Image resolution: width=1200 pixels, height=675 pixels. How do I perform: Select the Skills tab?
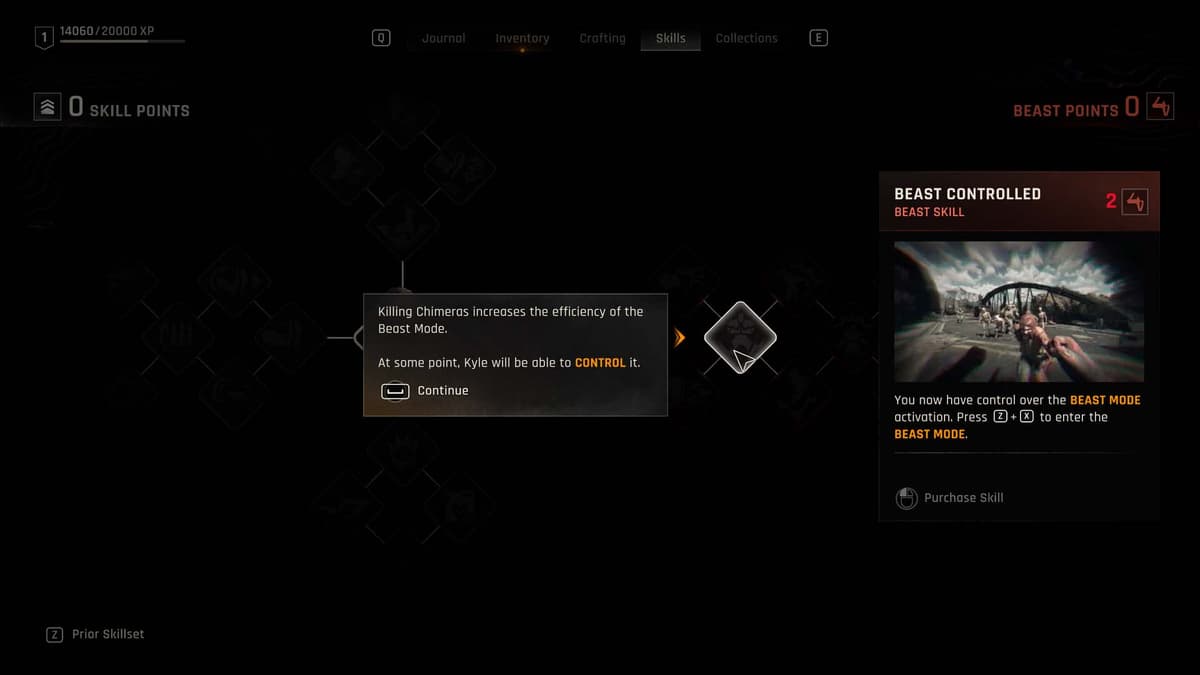coord(670,38)
